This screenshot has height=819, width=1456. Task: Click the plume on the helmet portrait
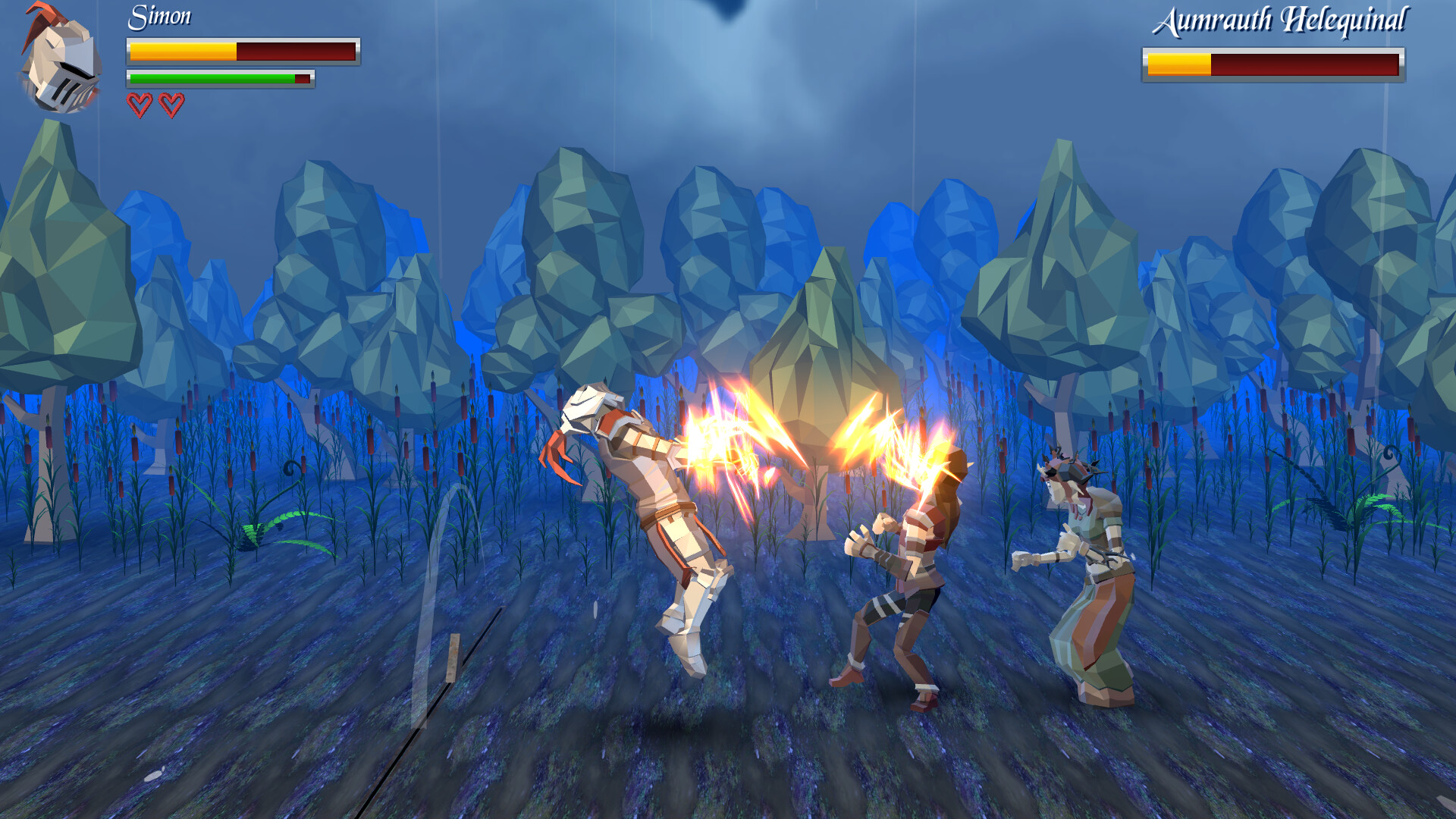point(42,15)
